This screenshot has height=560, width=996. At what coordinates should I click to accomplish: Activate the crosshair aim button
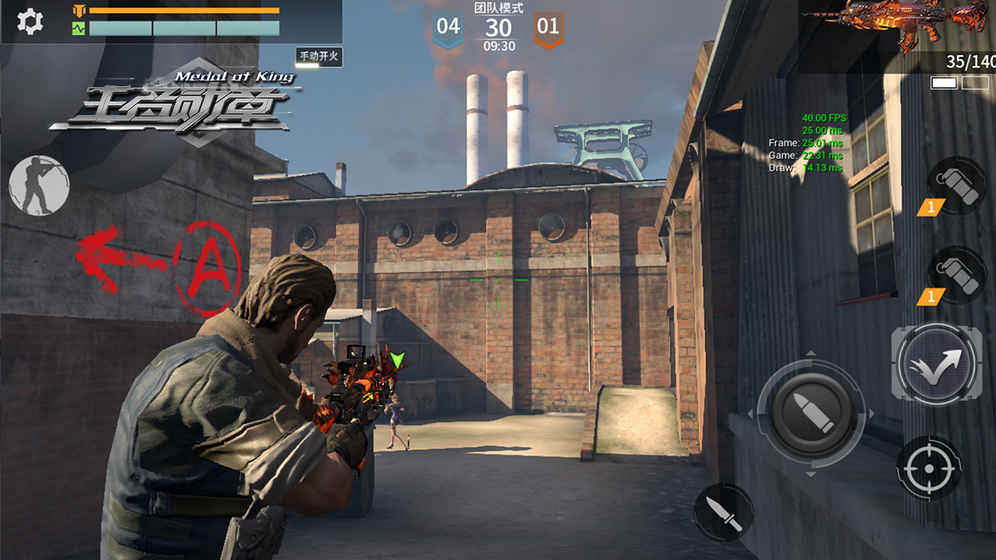[x=929, y=467]
